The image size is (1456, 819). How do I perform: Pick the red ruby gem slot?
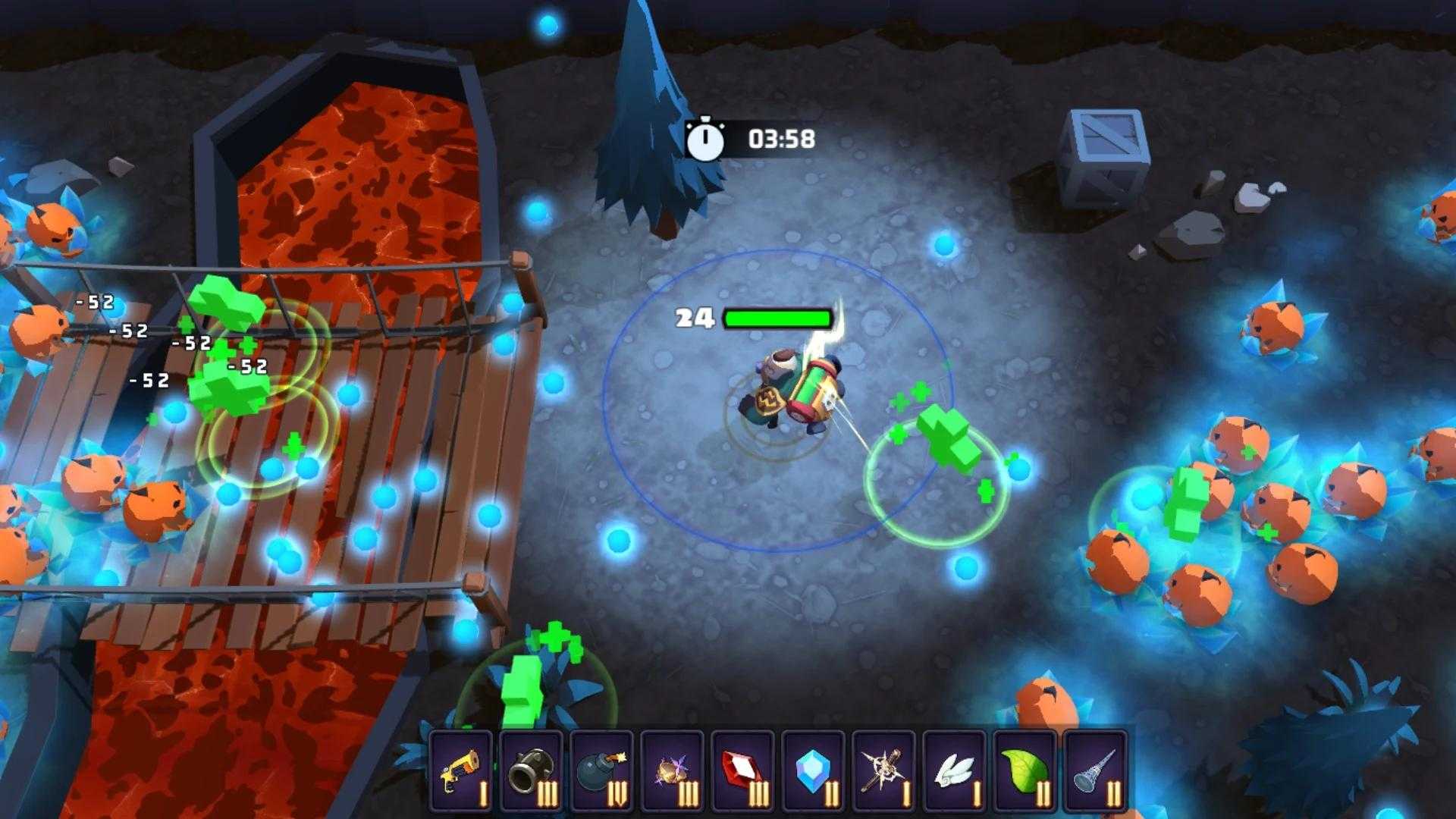point(743,771)
